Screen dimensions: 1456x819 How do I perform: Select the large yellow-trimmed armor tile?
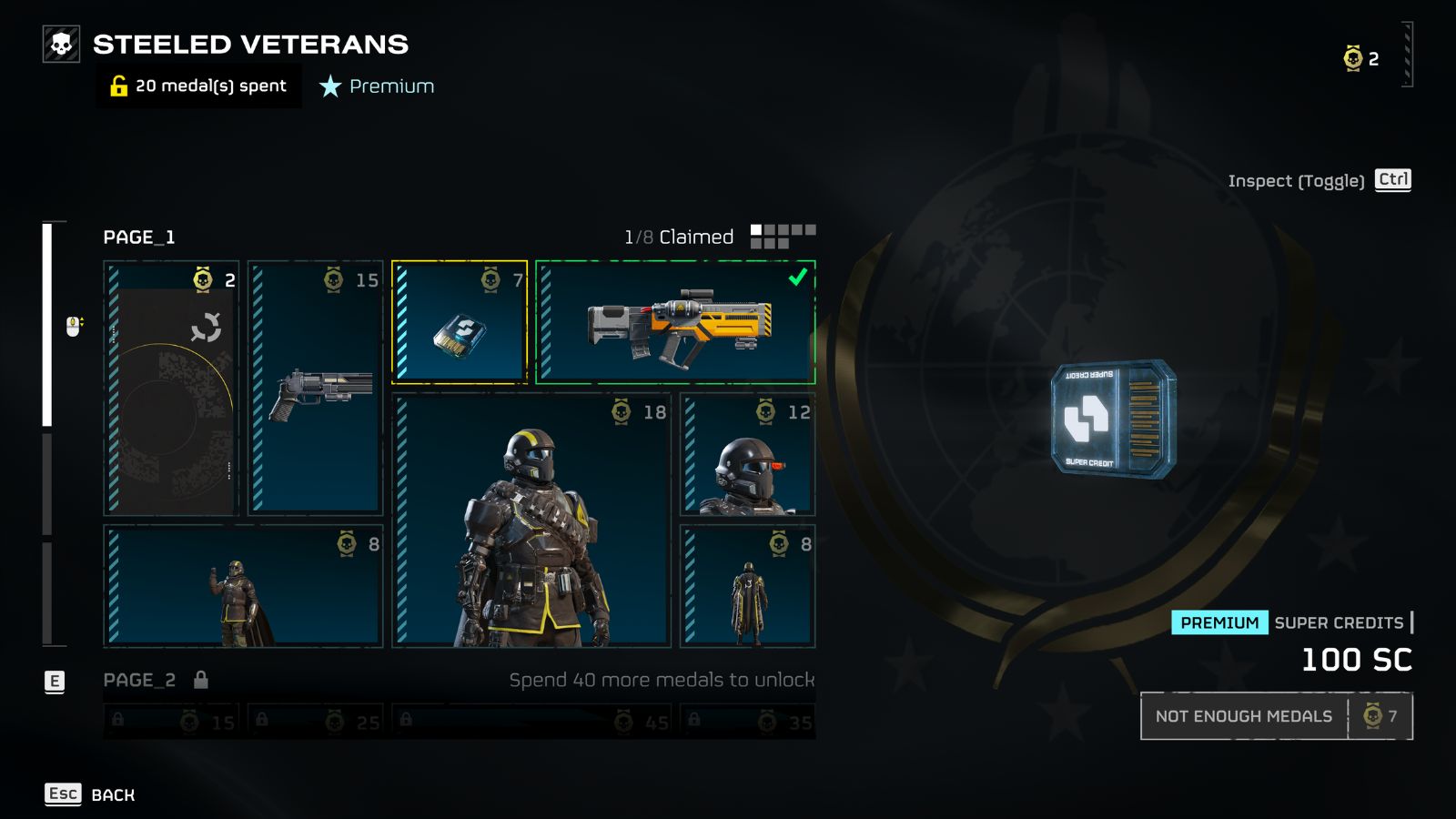coord(531,521)
